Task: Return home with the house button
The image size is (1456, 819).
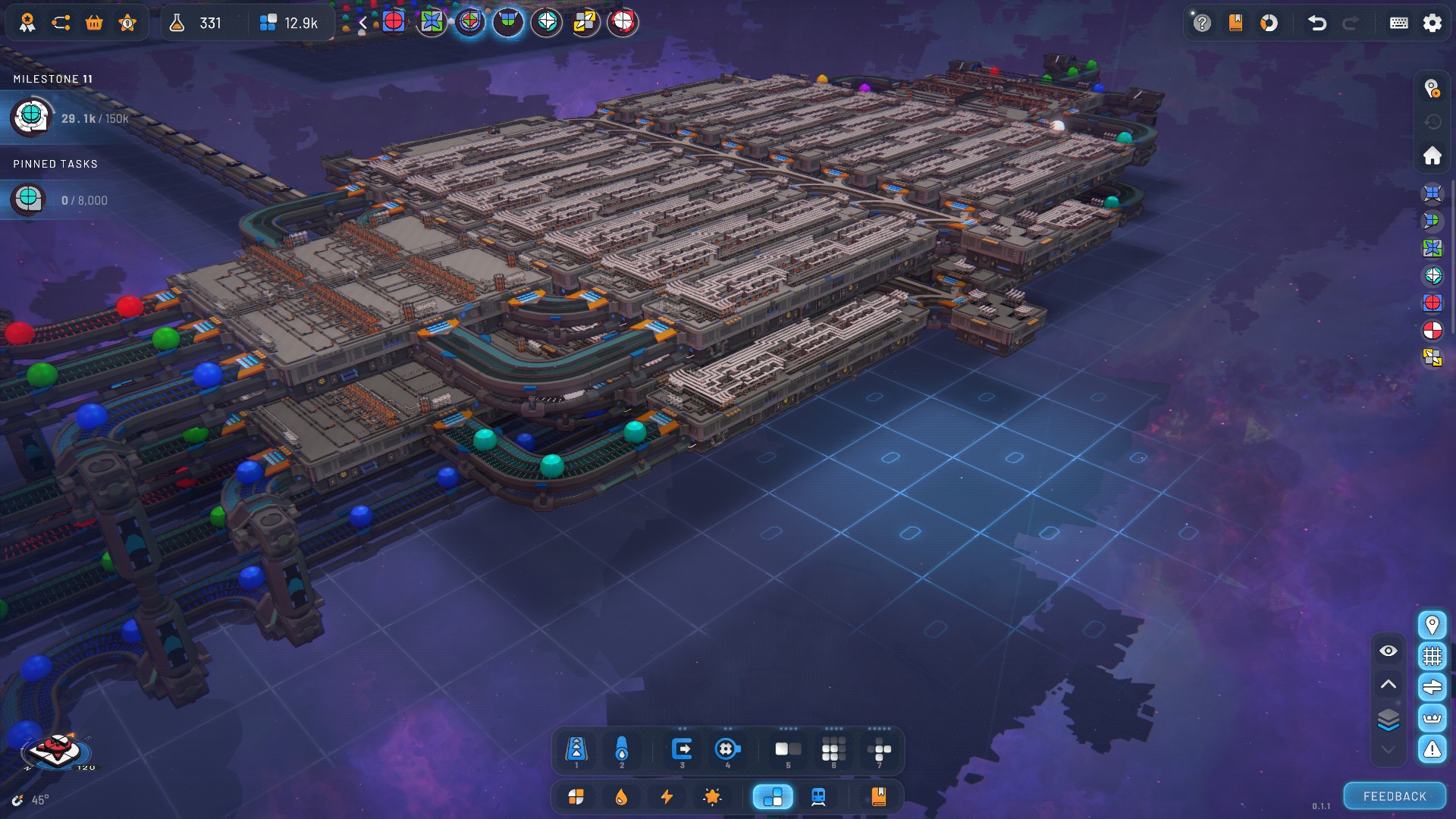Action: coord(1432,155)
